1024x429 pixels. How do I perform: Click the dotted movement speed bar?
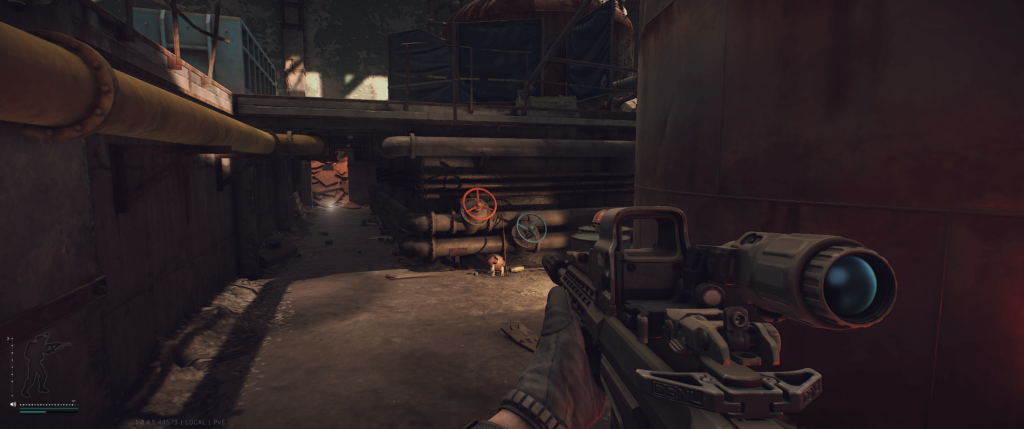pyautogui.click(x=48, y=405)
